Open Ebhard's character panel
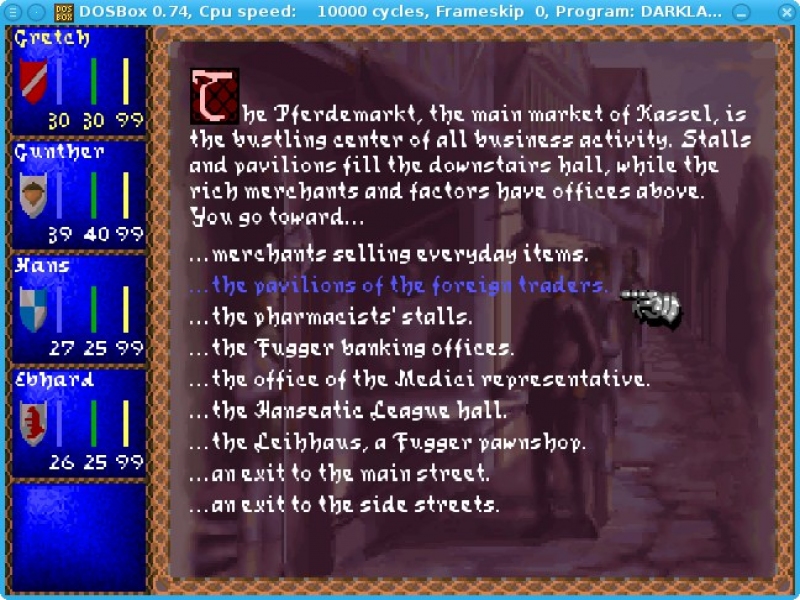Viewport: 800px width, 600px height. point(79,422)
